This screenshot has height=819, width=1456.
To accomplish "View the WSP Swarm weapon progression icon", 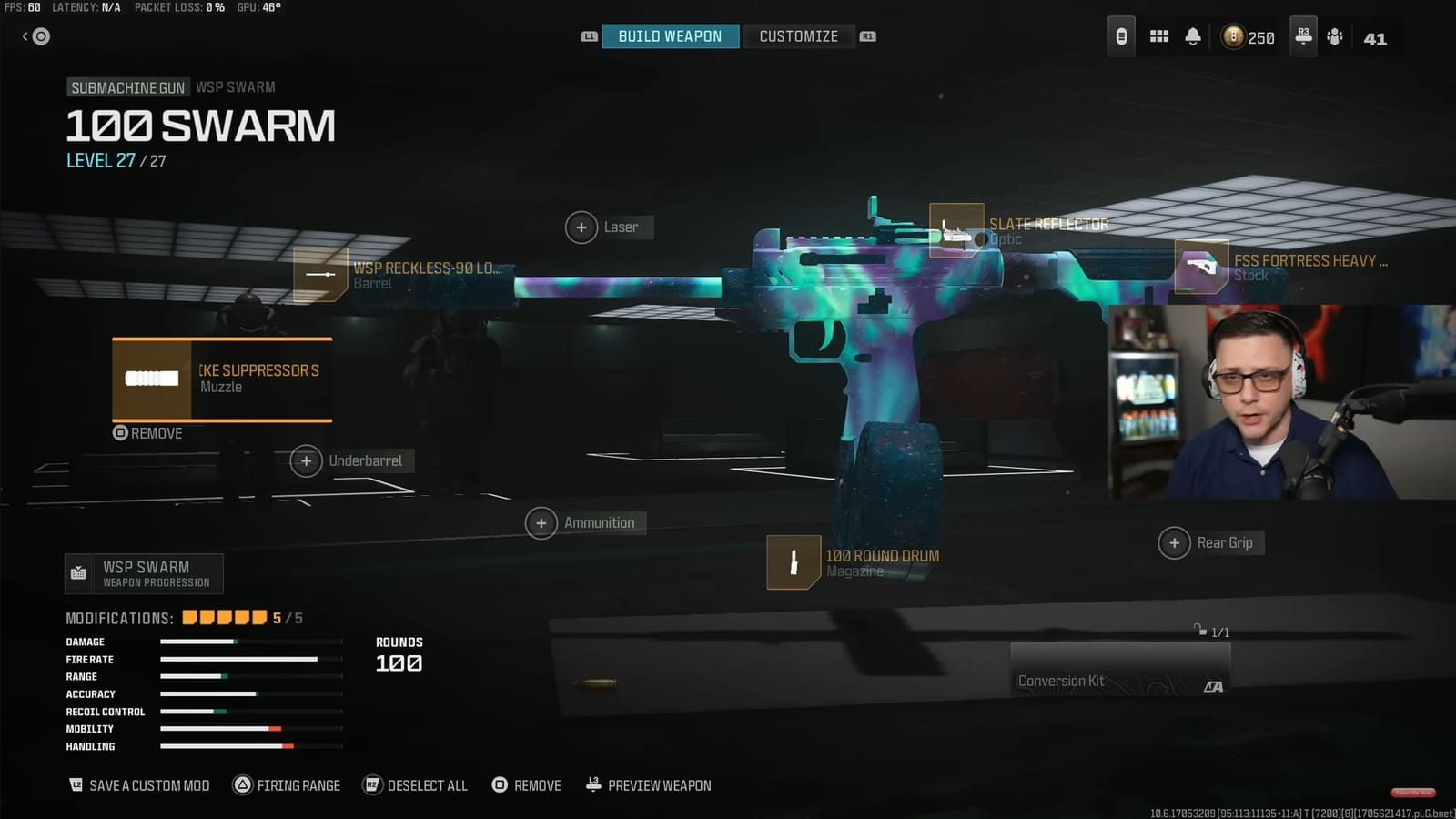I will [80, 573].
